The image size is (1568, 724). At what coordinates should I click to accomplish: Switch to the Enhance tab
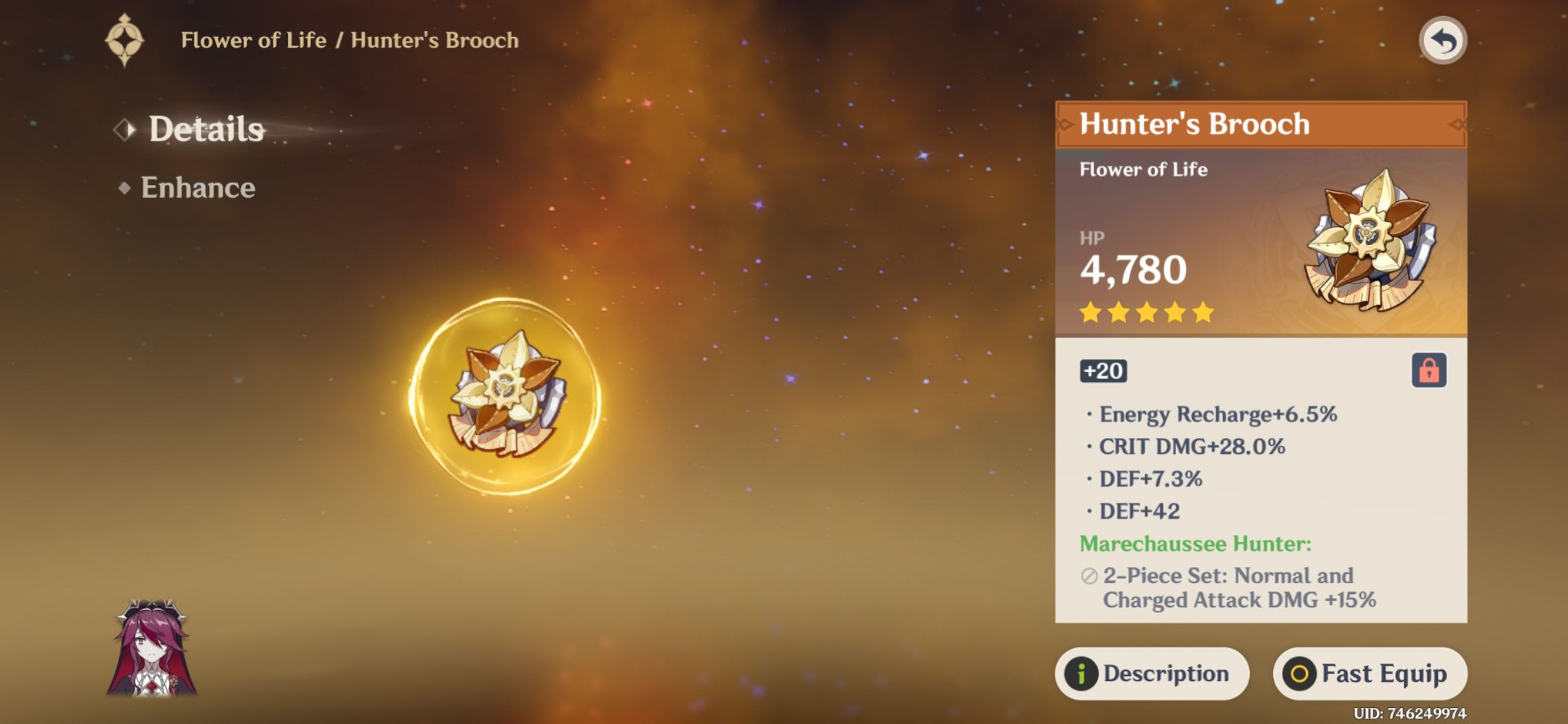pyautogui.click(x=197, y=188)
